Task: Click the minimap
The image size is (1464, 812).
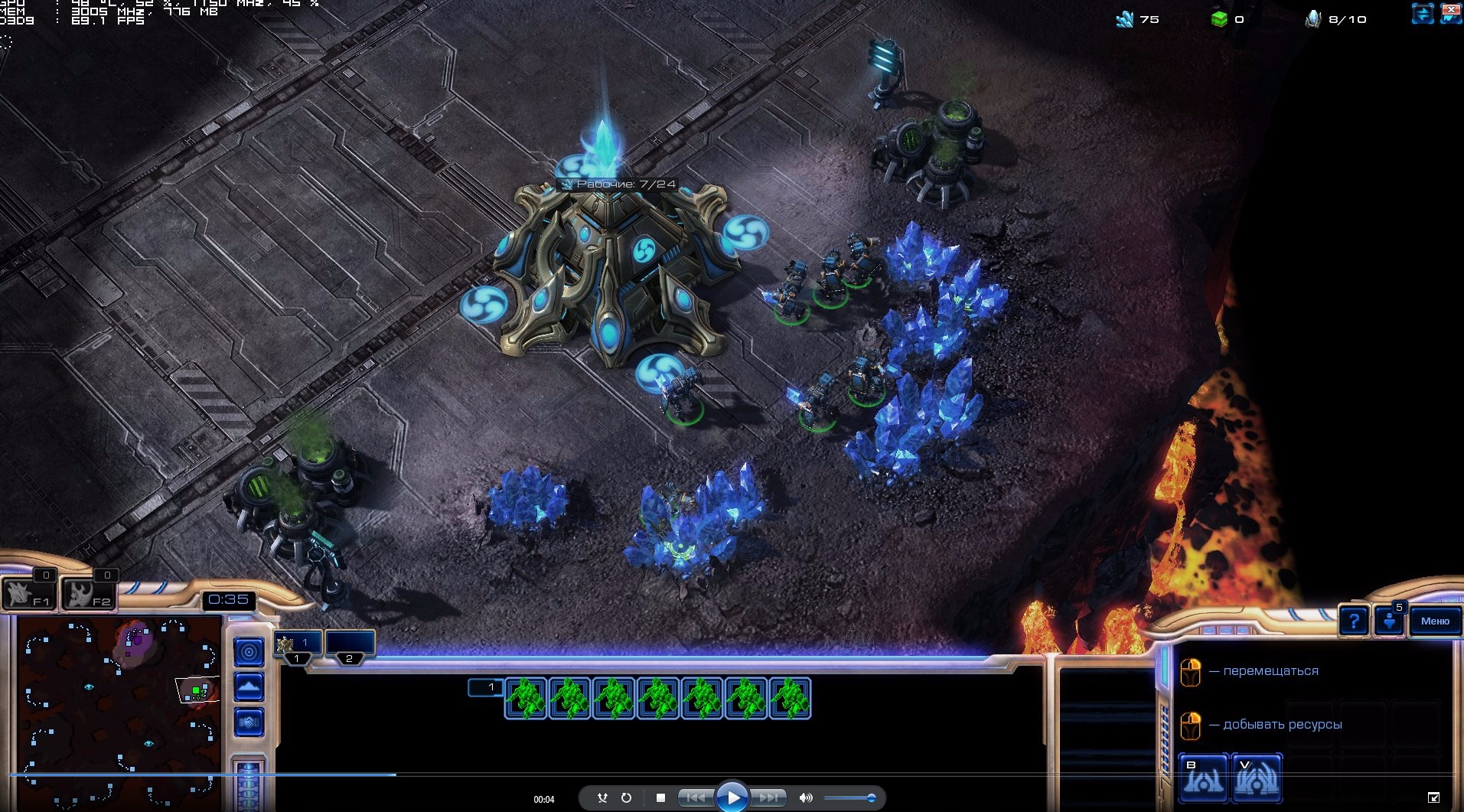Action: [x=119, y=712]
